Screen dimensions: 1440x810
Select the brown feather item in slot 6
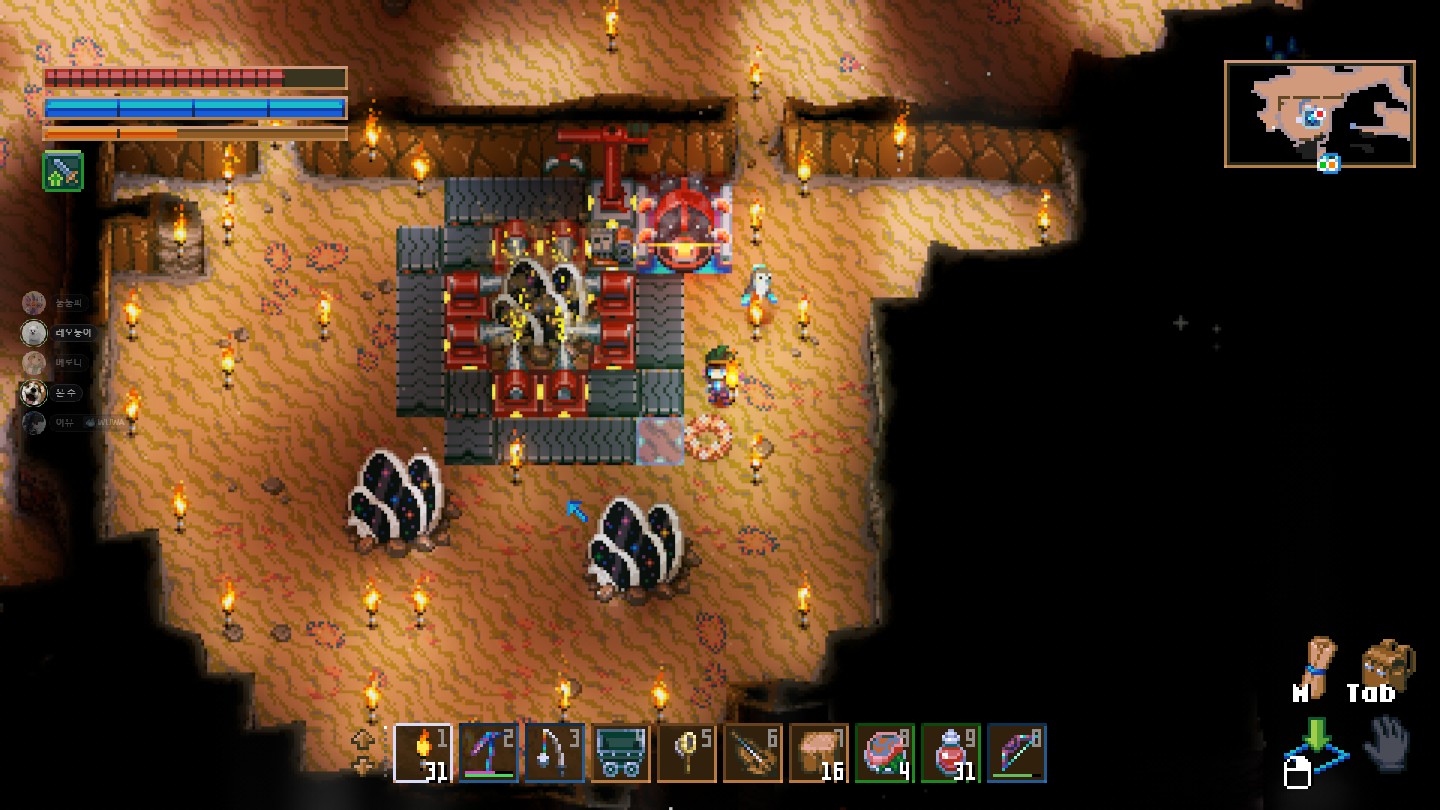(x=753, y=752)
